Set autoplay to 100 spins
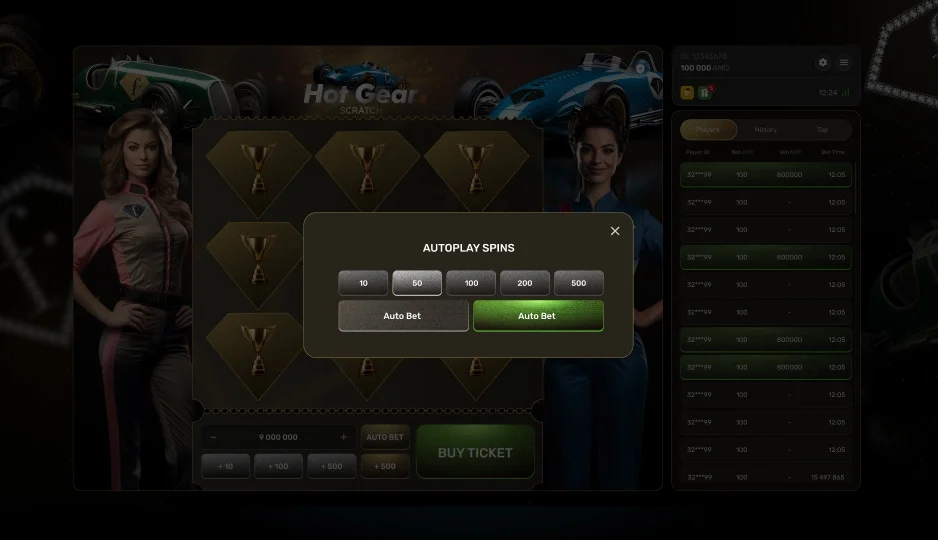 pos(471,283)
